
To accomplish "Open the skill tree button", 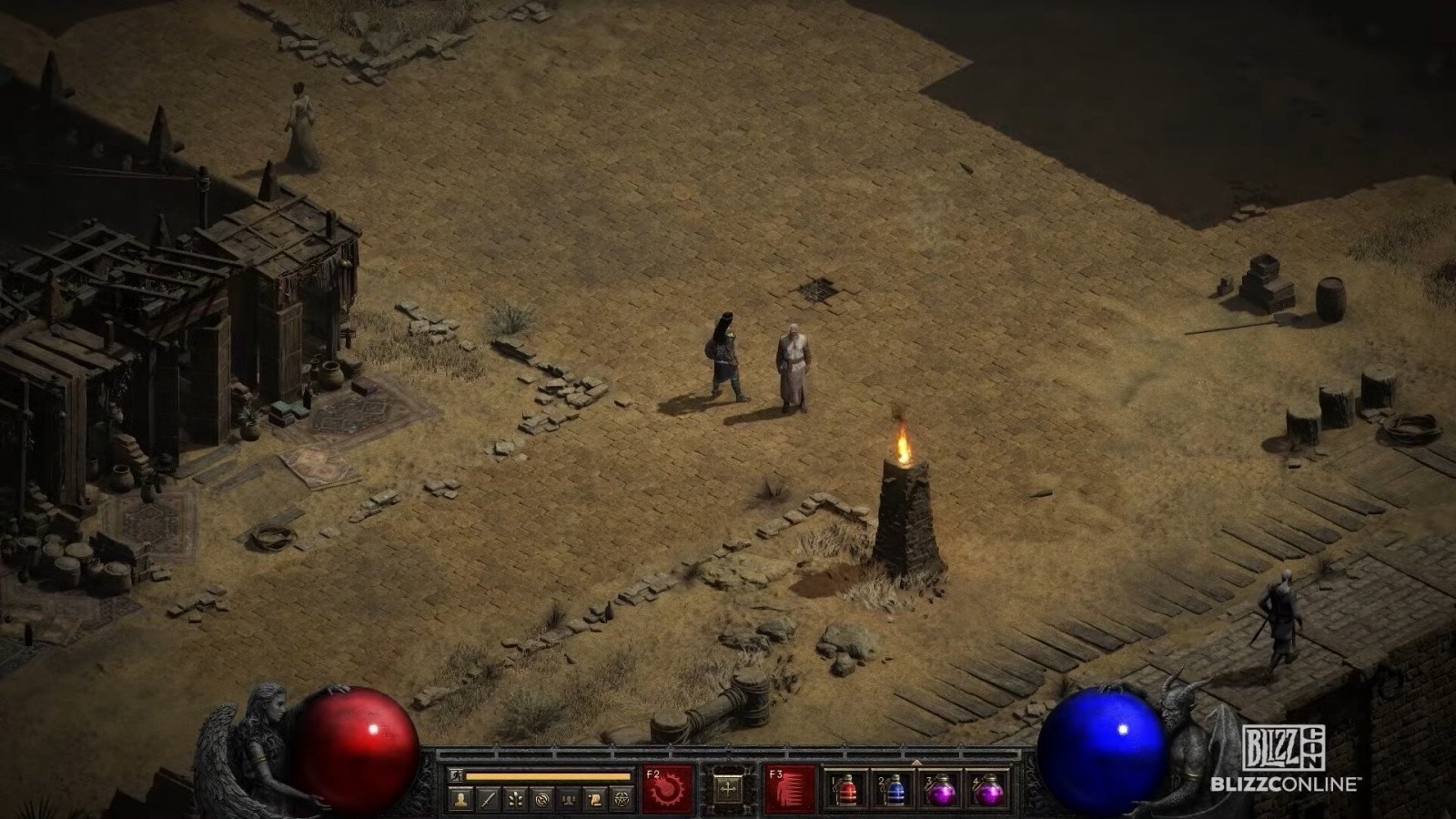I will click(x=515, y=799).
